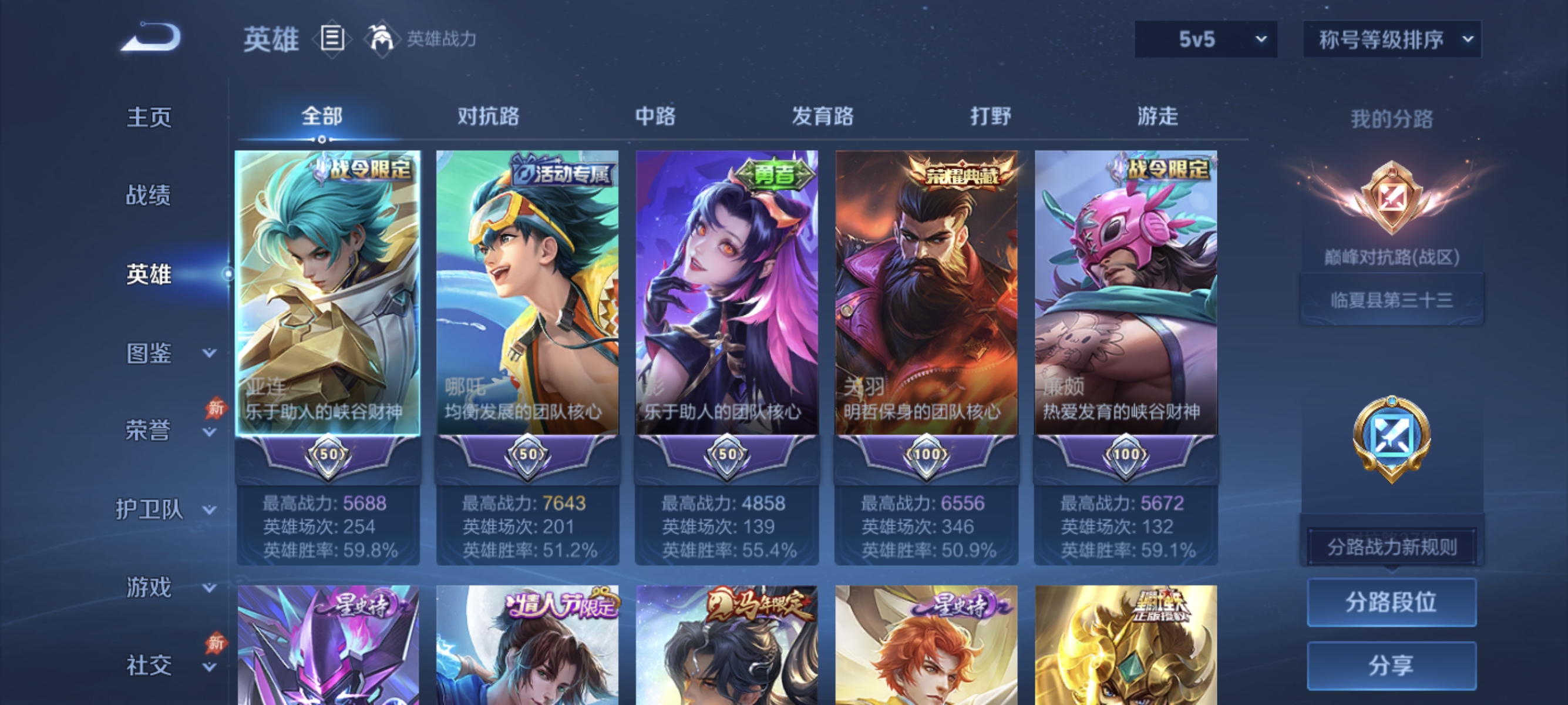The height and width of the screenshot is (705, 1568).
Task: Switch to the 对抗路 tab
Action: [489, 116]
